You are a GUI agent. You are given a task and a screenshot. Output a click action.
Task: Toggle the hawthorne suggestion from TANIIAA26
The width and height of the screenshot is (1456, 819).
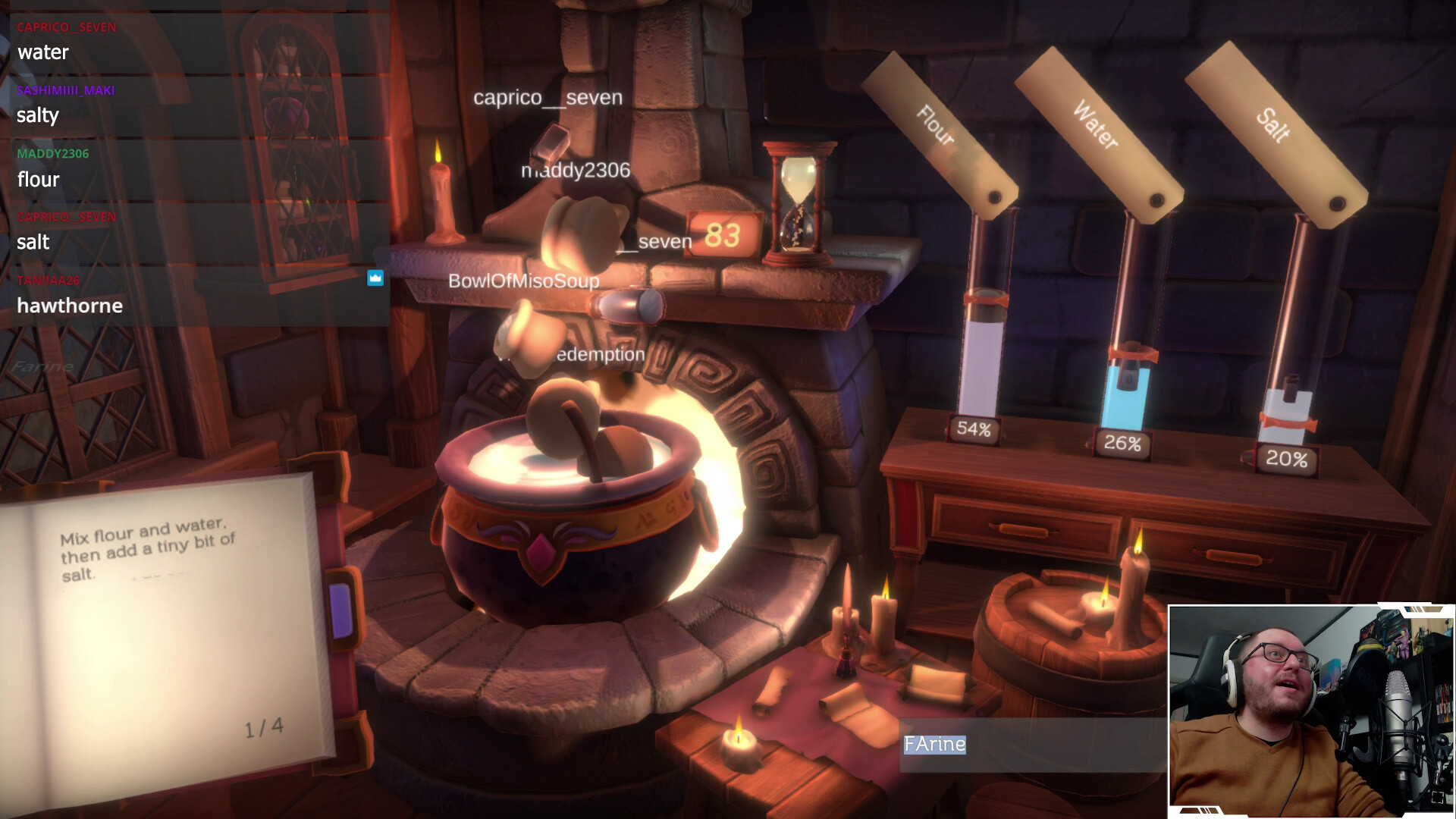tap(70, 306)
